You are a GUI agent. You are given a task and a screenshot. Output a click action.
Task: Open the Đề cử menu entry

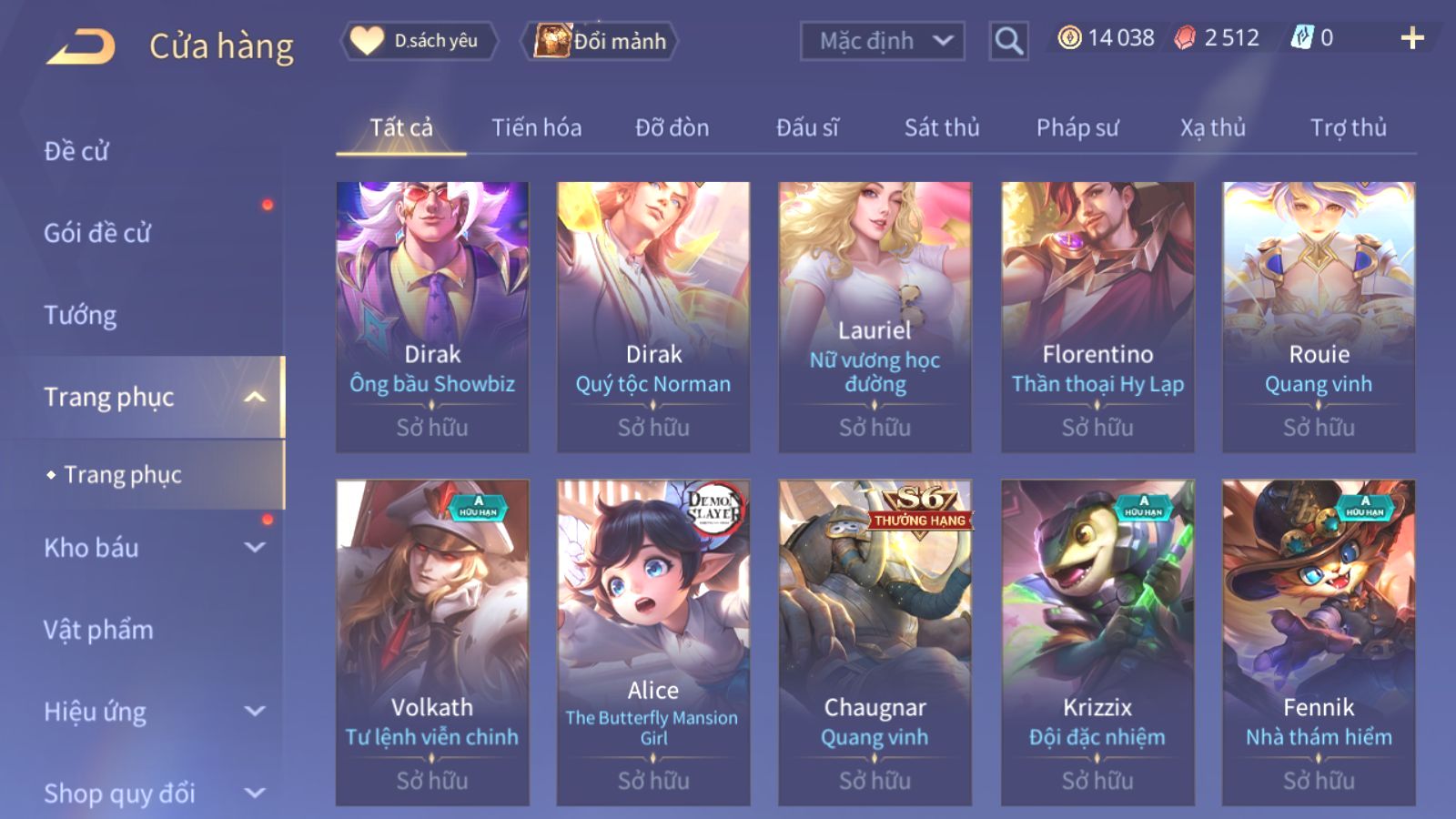76,151
